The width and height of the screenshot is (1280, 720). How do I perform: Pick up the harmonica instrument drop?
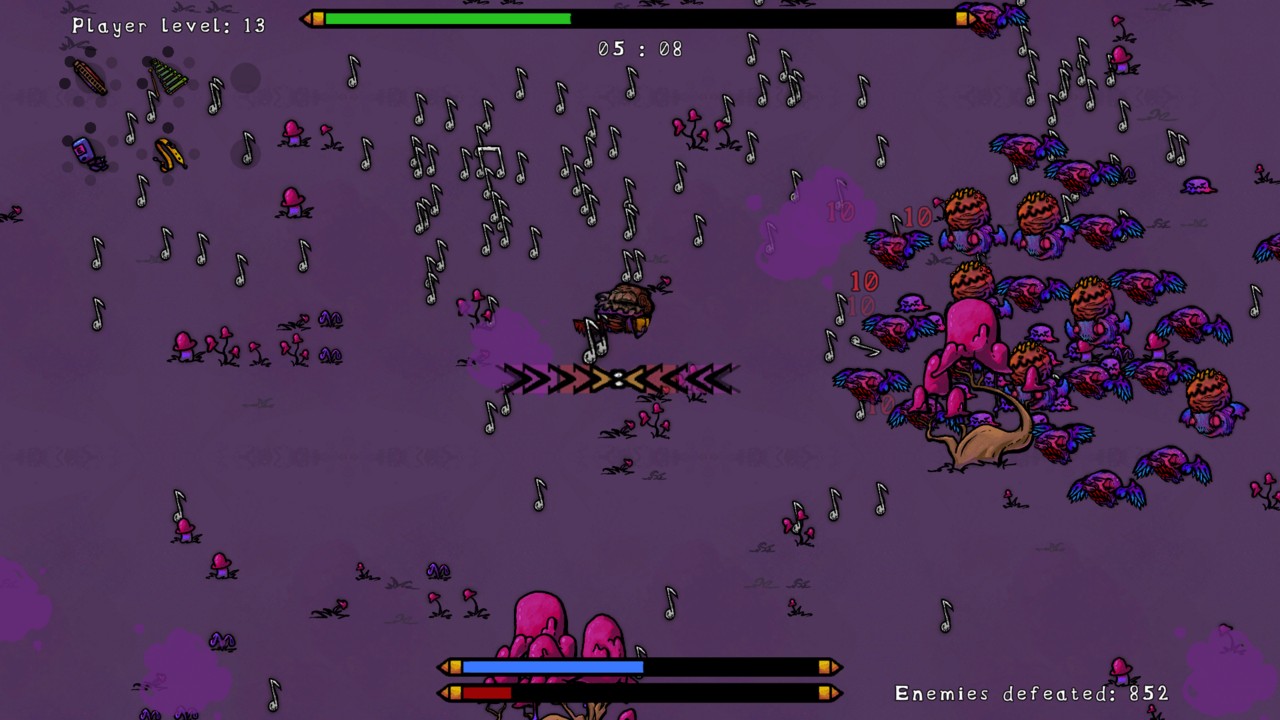point(88,78)
